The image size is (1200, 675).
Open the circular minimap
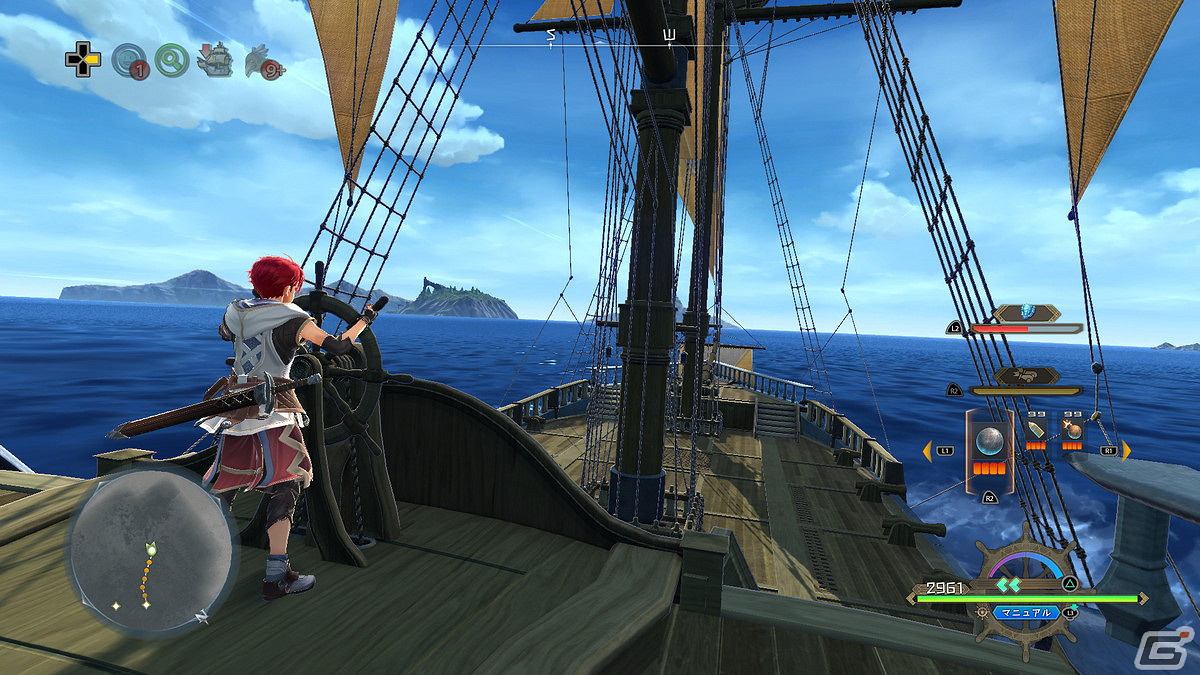(151, 552)
